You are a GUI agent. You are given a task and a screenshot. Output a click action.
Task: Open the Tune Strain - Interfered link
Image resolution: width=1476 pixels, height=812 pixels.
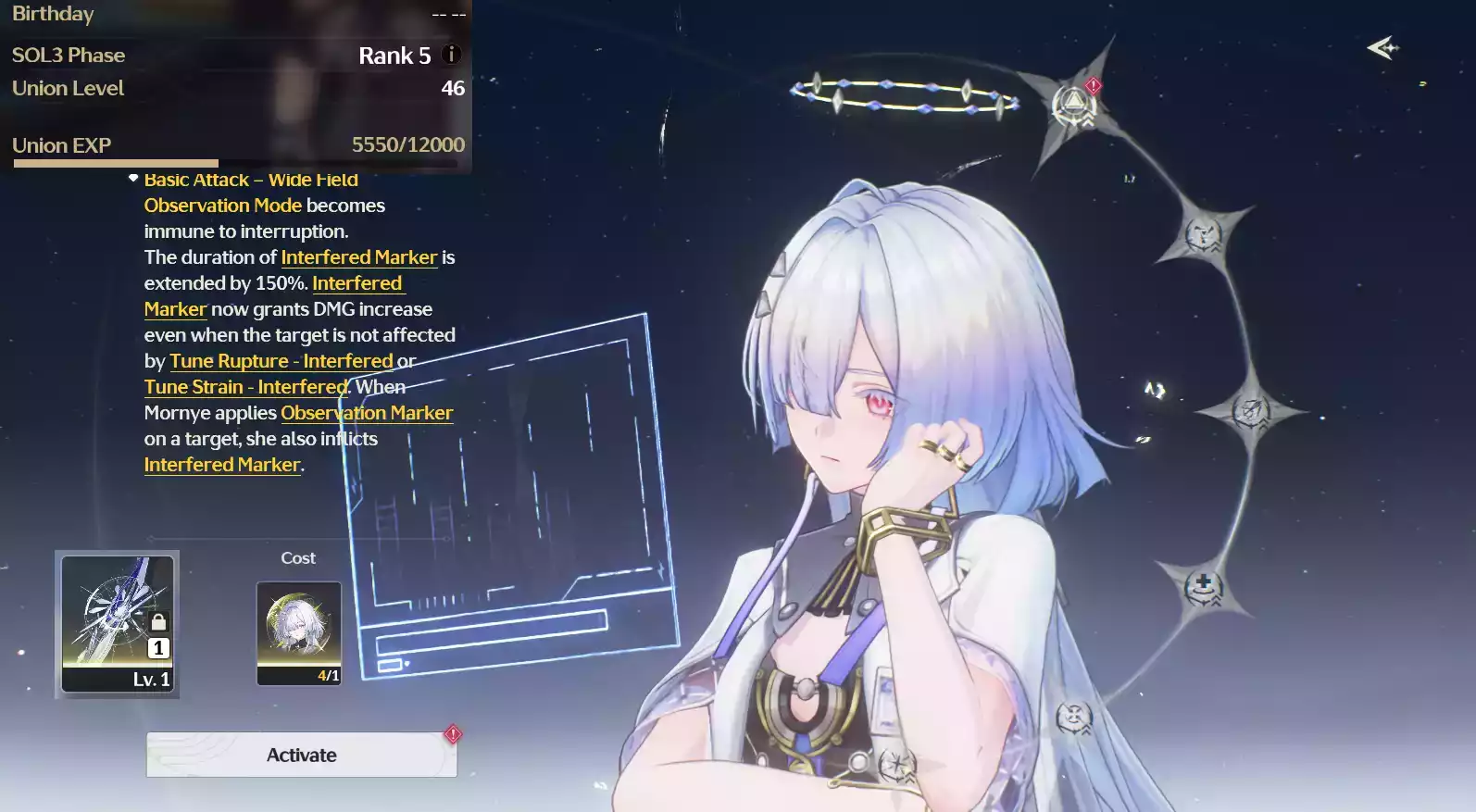pyautogui.click(x=245, y=387)
